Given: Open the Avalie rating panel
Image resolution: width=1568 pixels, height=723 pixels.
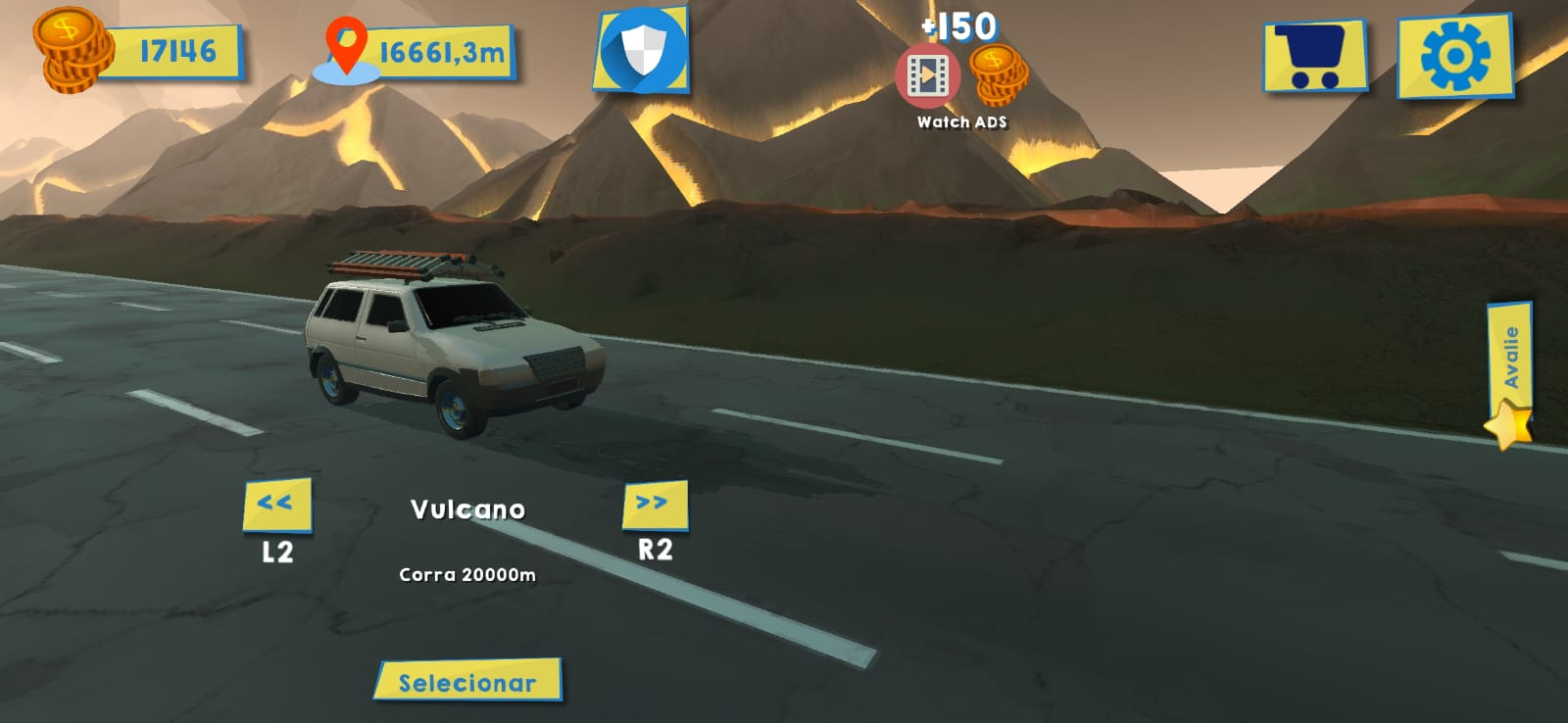Looking at the screenshot, I should tap(1514, 358).
